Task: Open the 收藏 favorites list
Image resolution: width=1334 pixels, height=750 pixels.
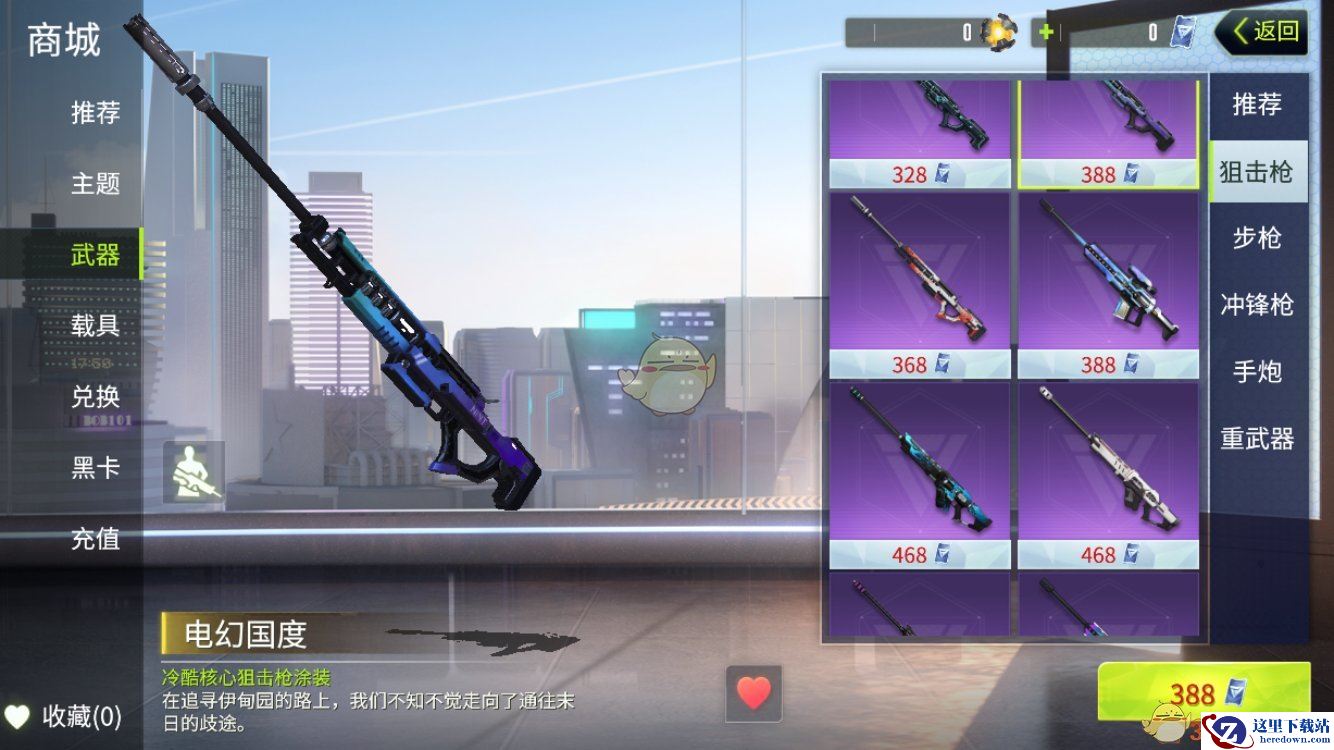Action: pyautogui.click(x=65, y=716)
